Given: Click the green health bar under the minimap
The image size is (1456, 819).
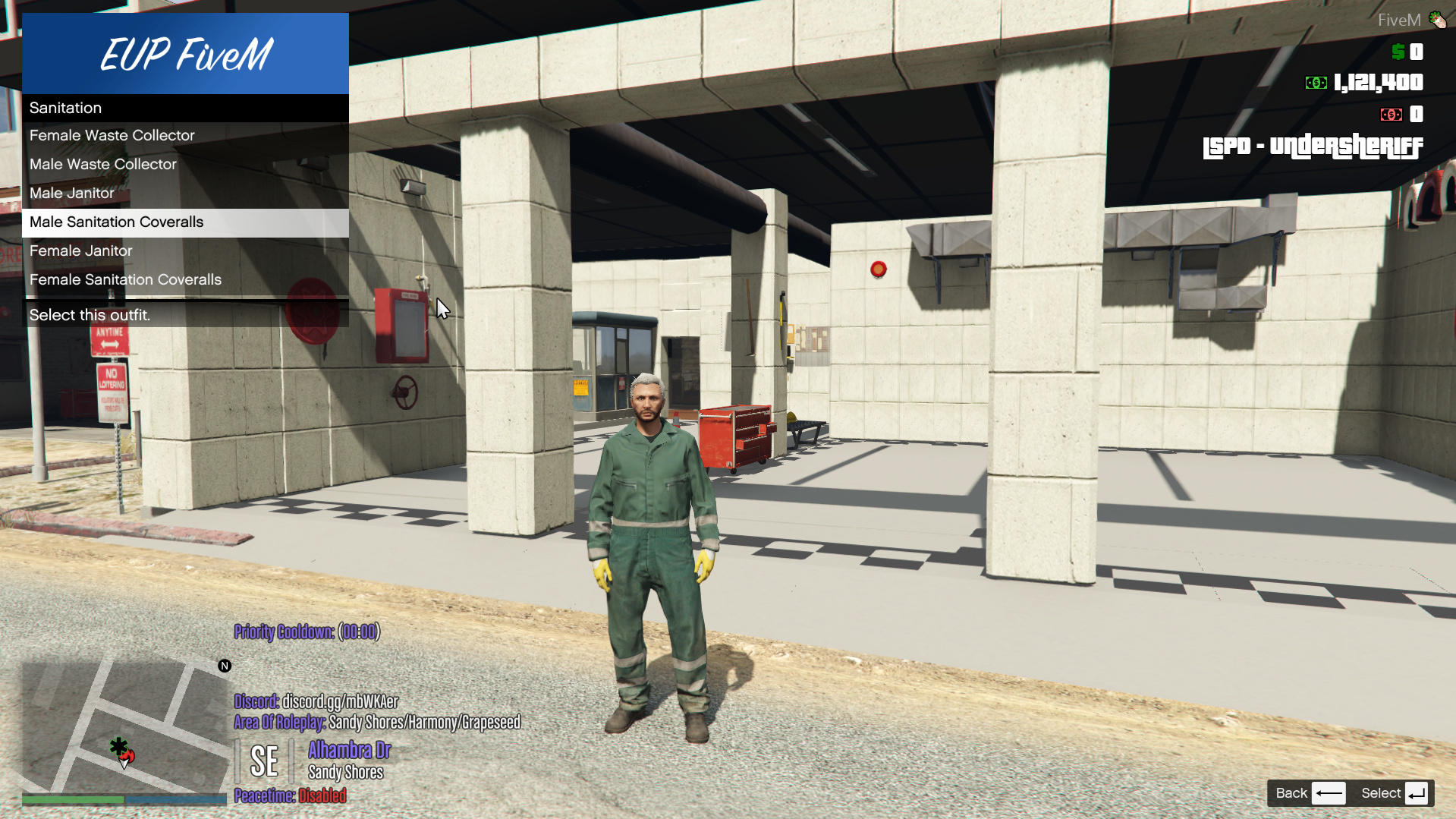Looking at the screenshot, I should [72, 799].
